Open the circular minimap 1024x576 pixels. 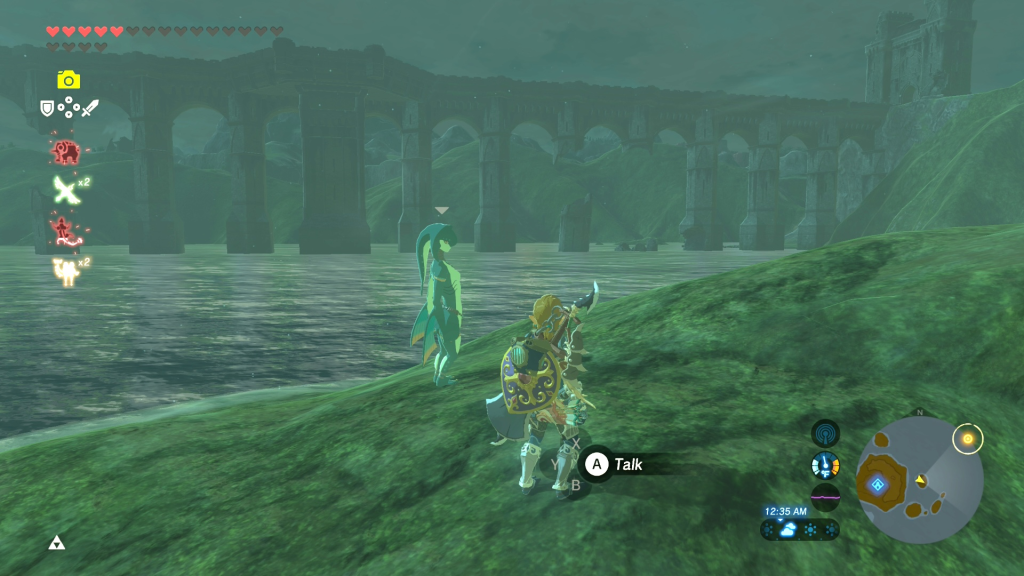pos(919,480)
